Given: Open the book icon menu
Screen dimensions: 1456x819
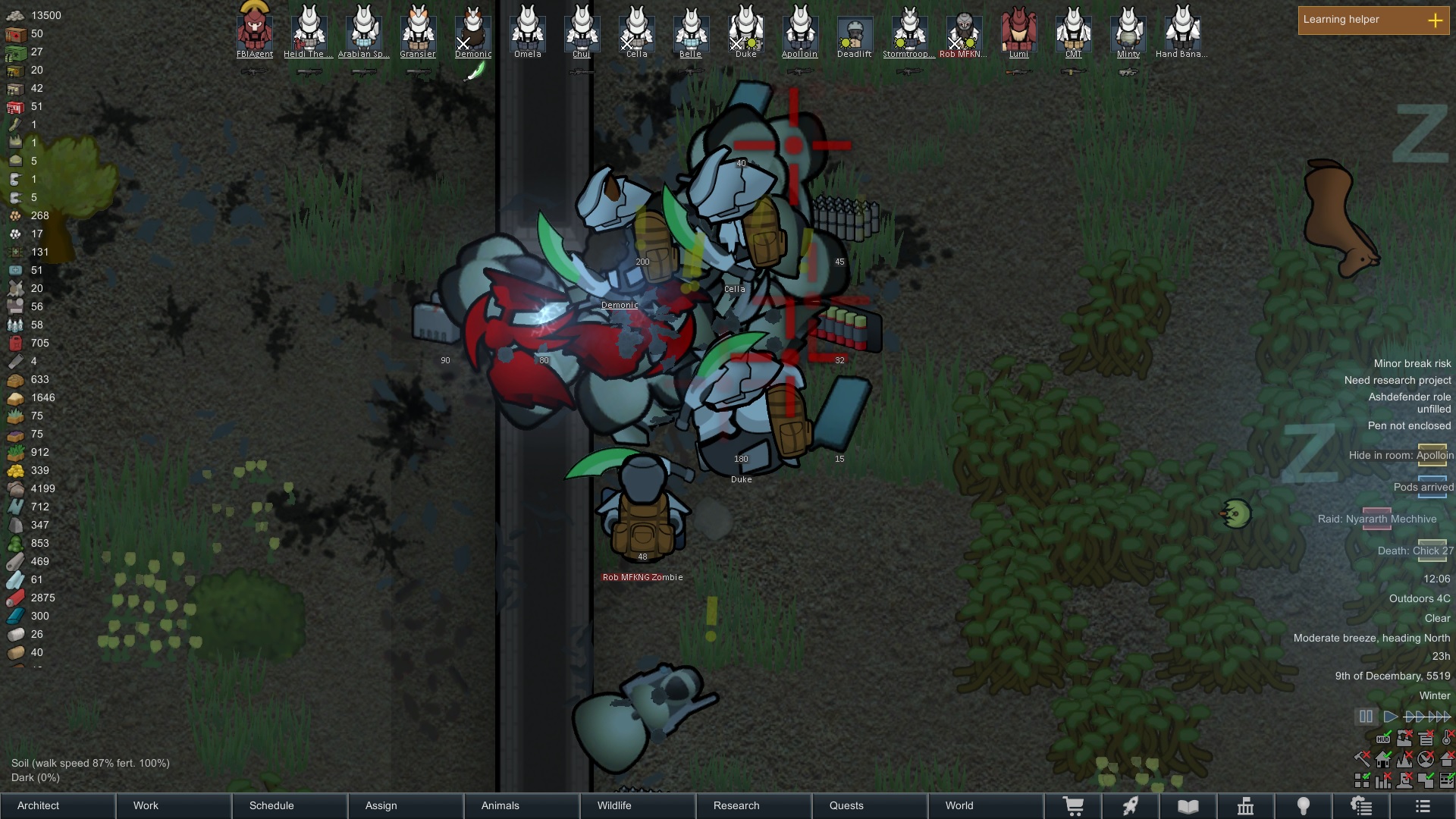Looking at the screenshot, I should (1188, 806).
